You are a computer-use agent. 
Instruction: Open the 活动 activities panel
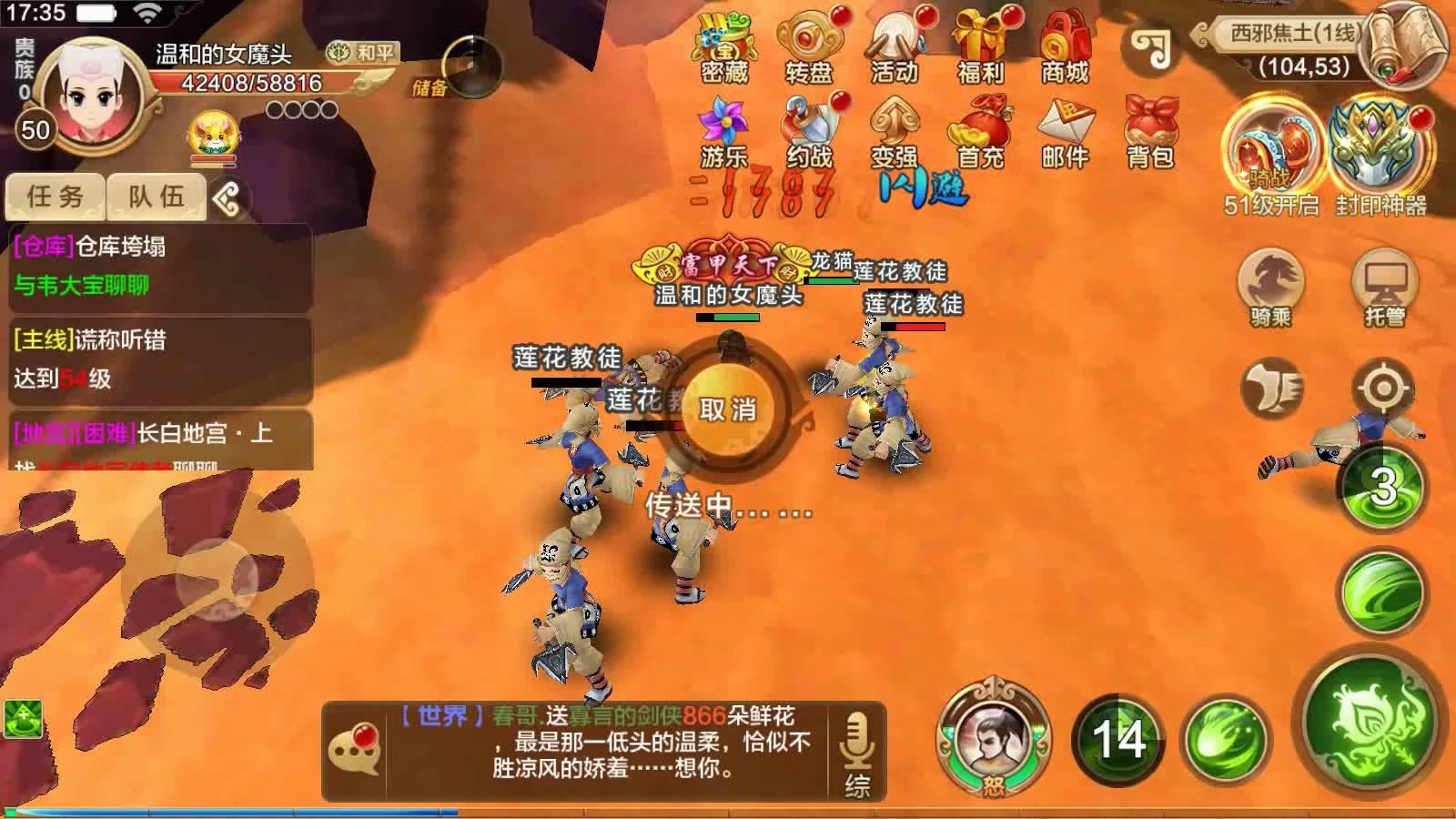tap(895, 50)
